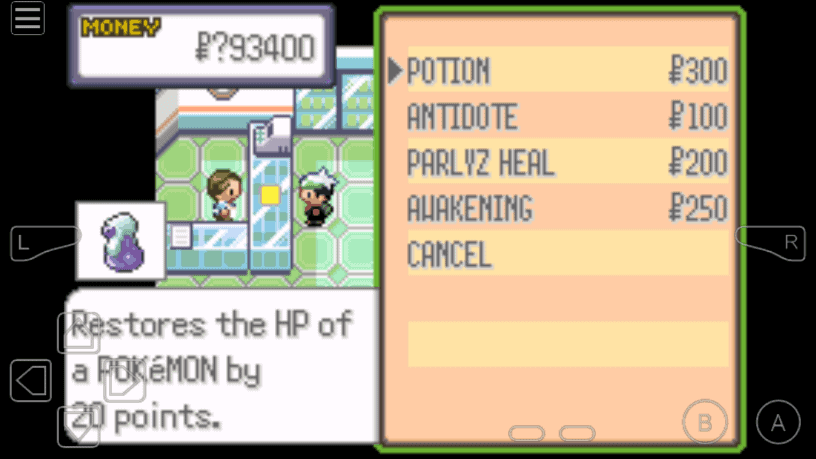Pick the PARLYZ HEAL item
Viewport: 816px width, 459px height.
tap(480, 163)
